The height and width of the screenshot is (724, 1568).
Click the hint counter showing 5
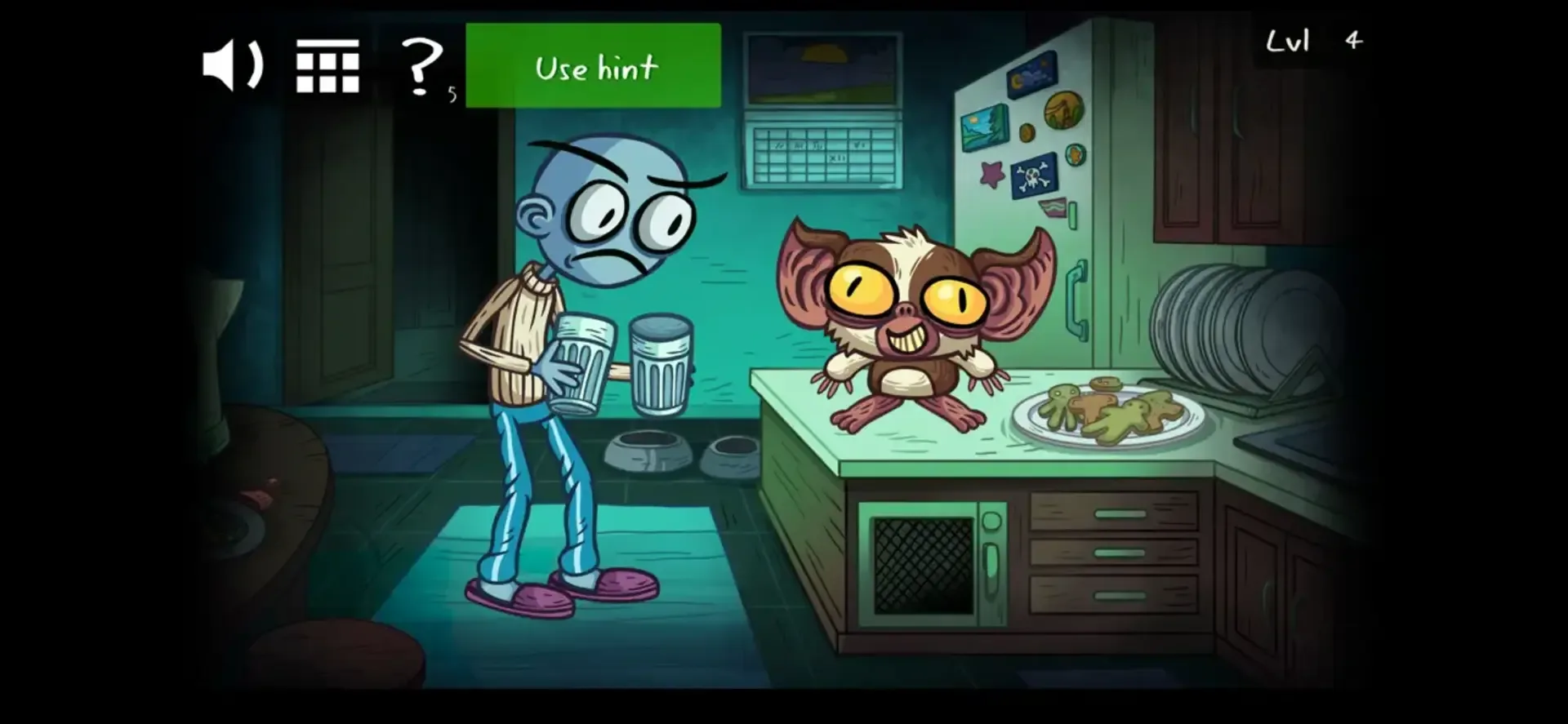coord(453,92)
